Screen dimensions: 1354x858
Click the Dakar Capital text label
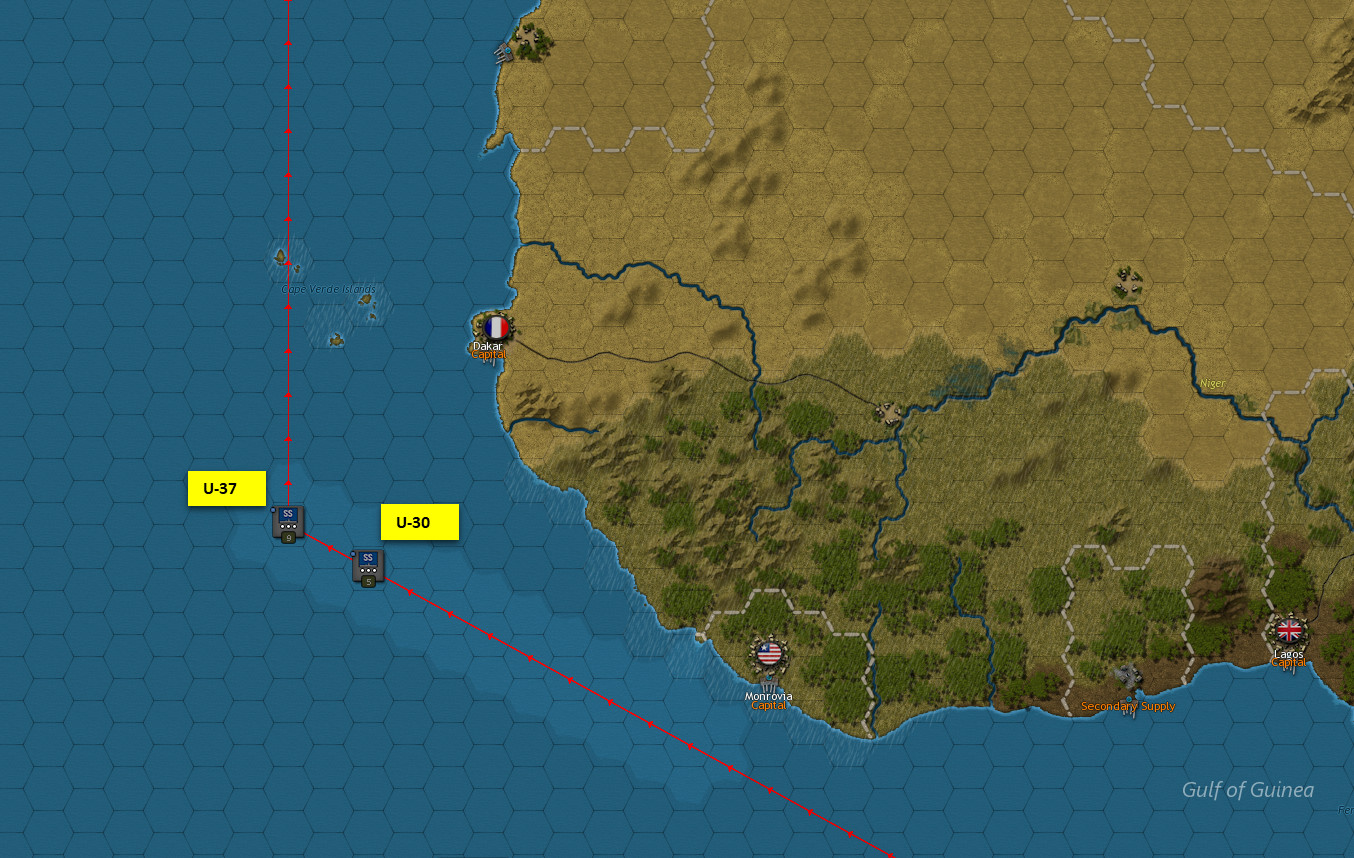(x=488, y=348)
